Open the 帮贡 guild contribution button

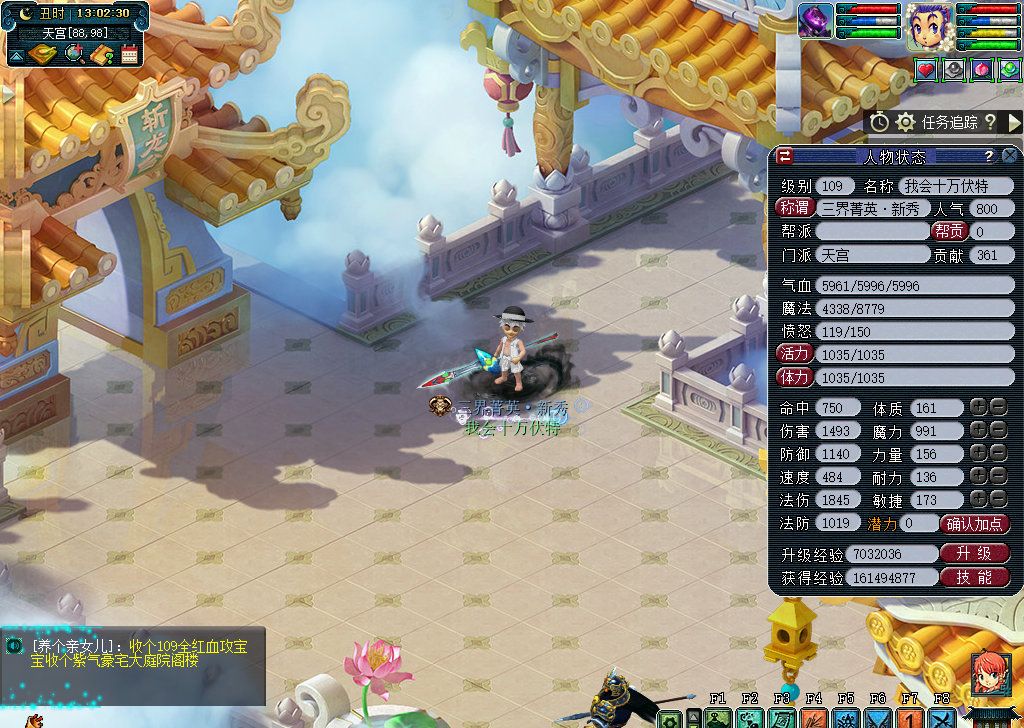pyautogui.click(x=949, y=231)
